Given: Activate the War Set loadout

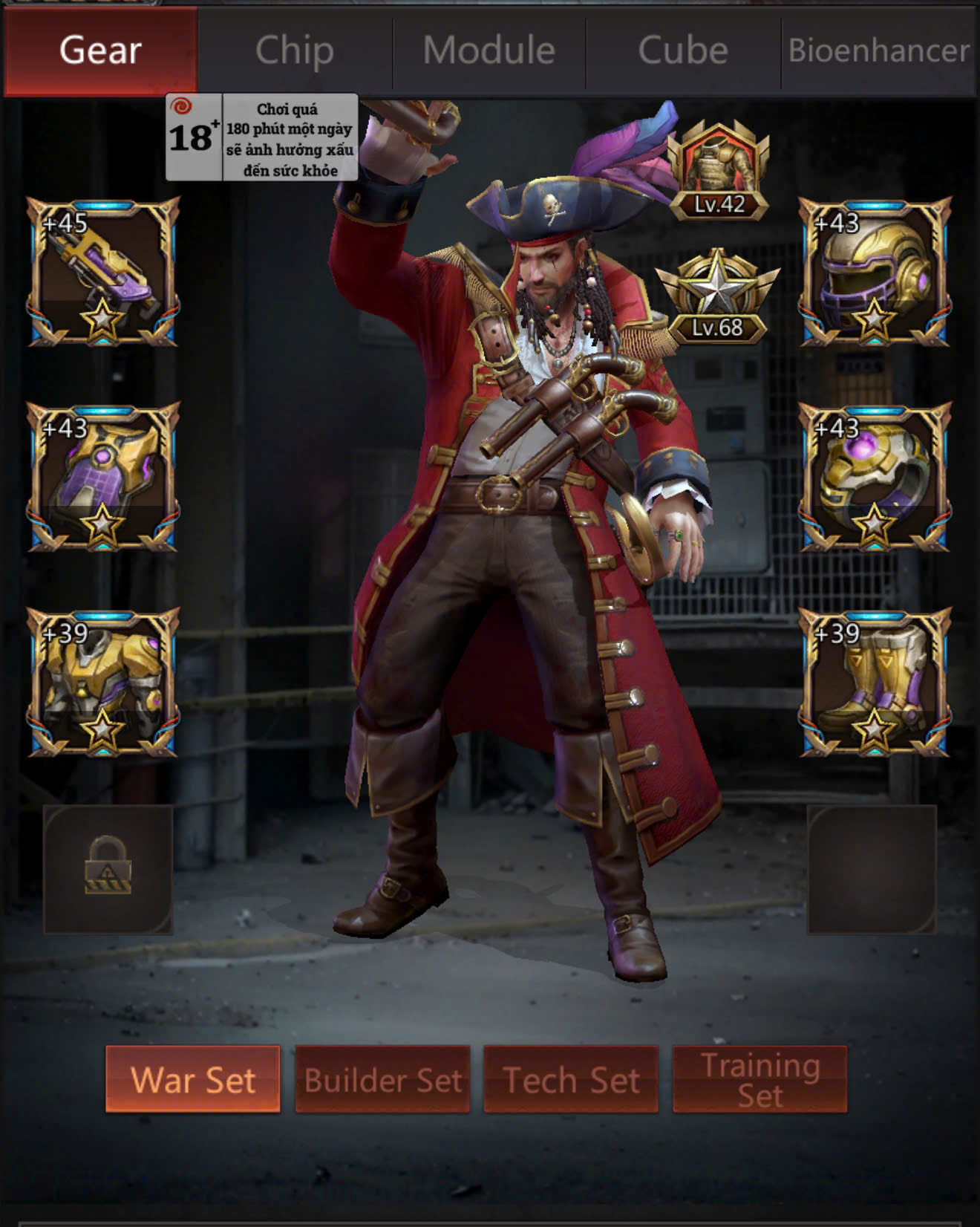Looking at the screenshot, I should pos(193,1079).
